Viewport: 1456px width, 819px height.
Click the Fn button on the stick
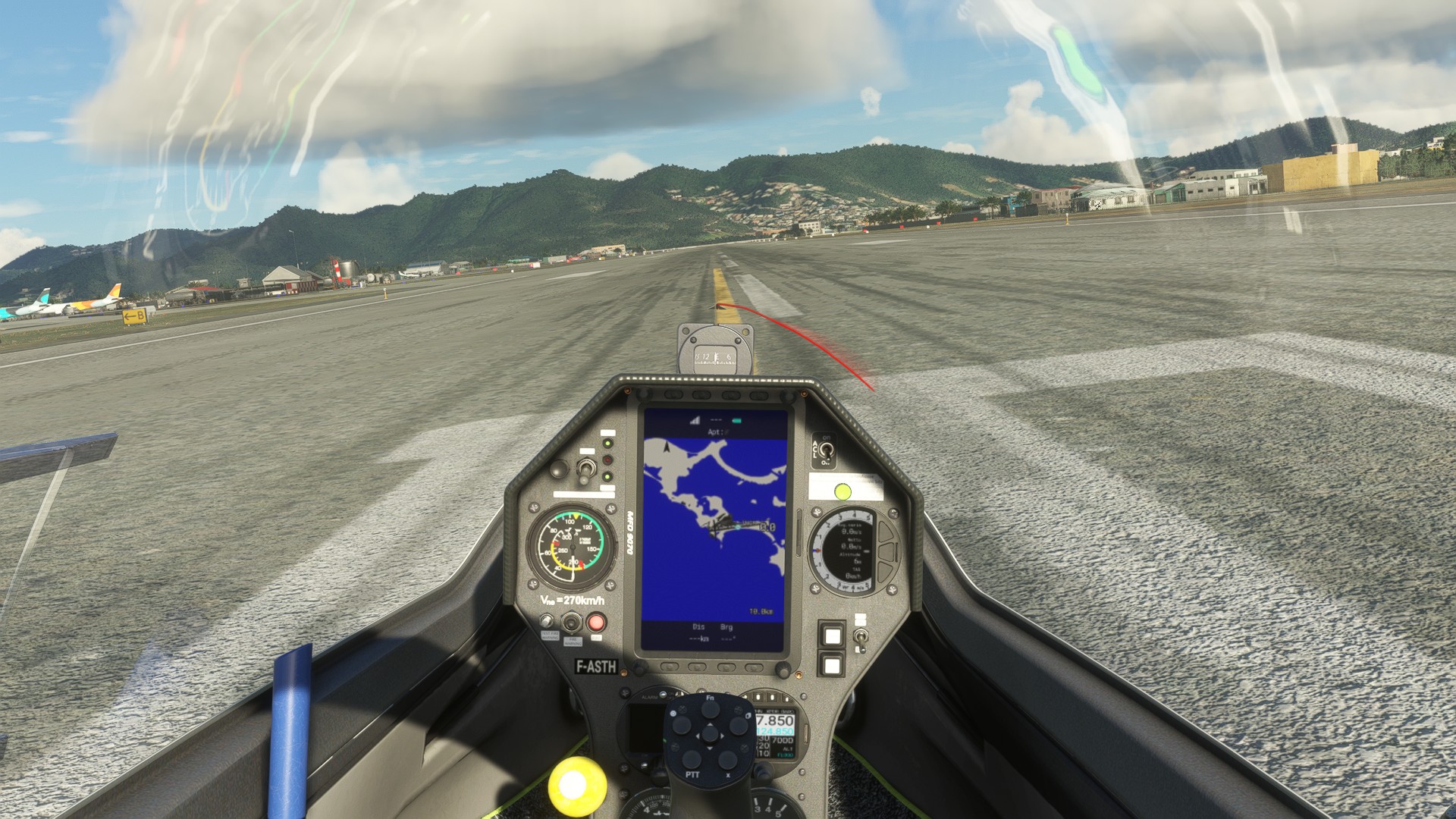tap(710, 709)
